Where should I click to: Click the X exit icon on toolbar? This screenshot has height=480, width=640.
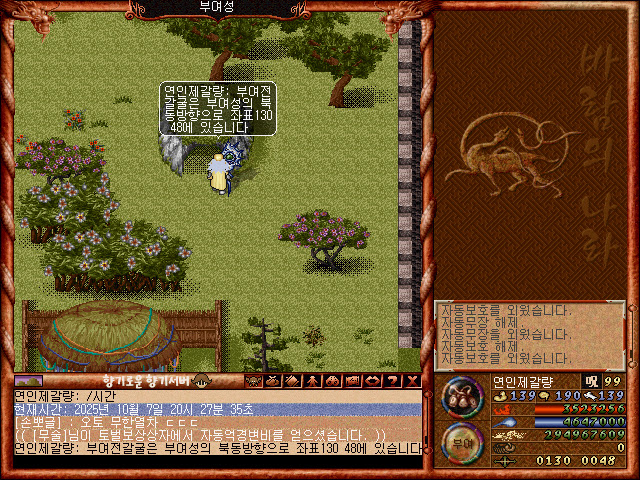pos(408,380)
